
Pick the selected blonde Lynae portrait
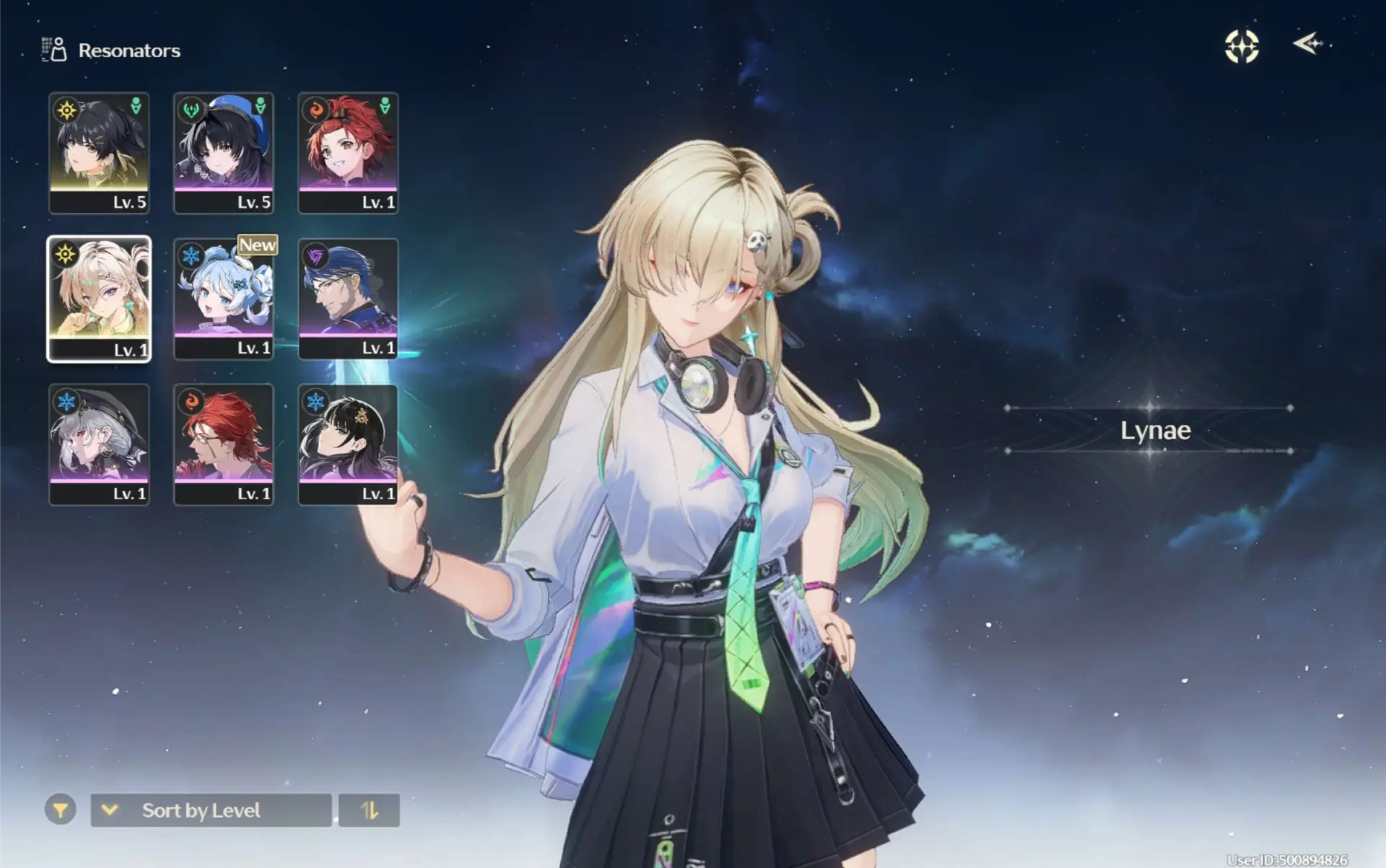99,299
